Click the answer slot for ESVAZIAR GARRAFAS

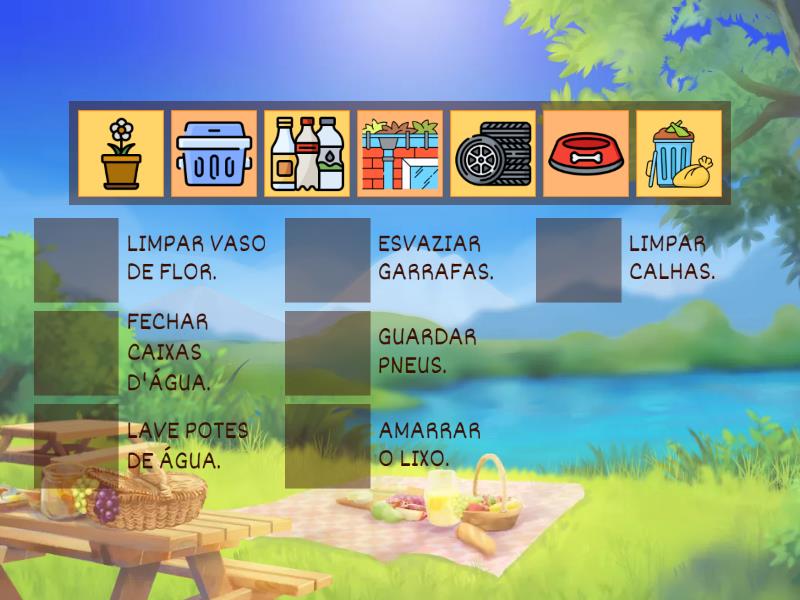coord(327,260)
